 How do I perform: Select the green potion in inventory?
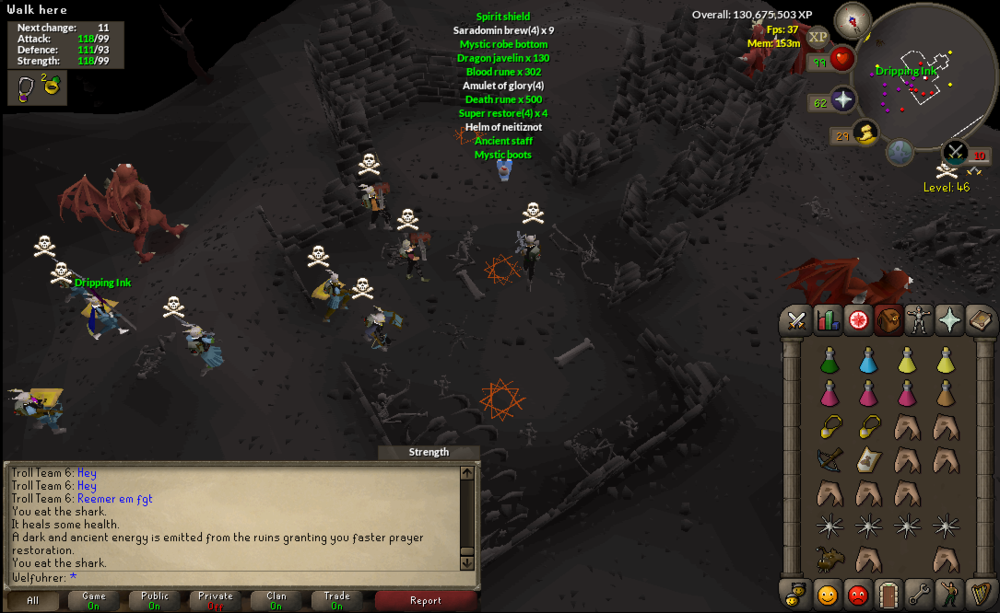pyautogui.click(x=828, y=360)
